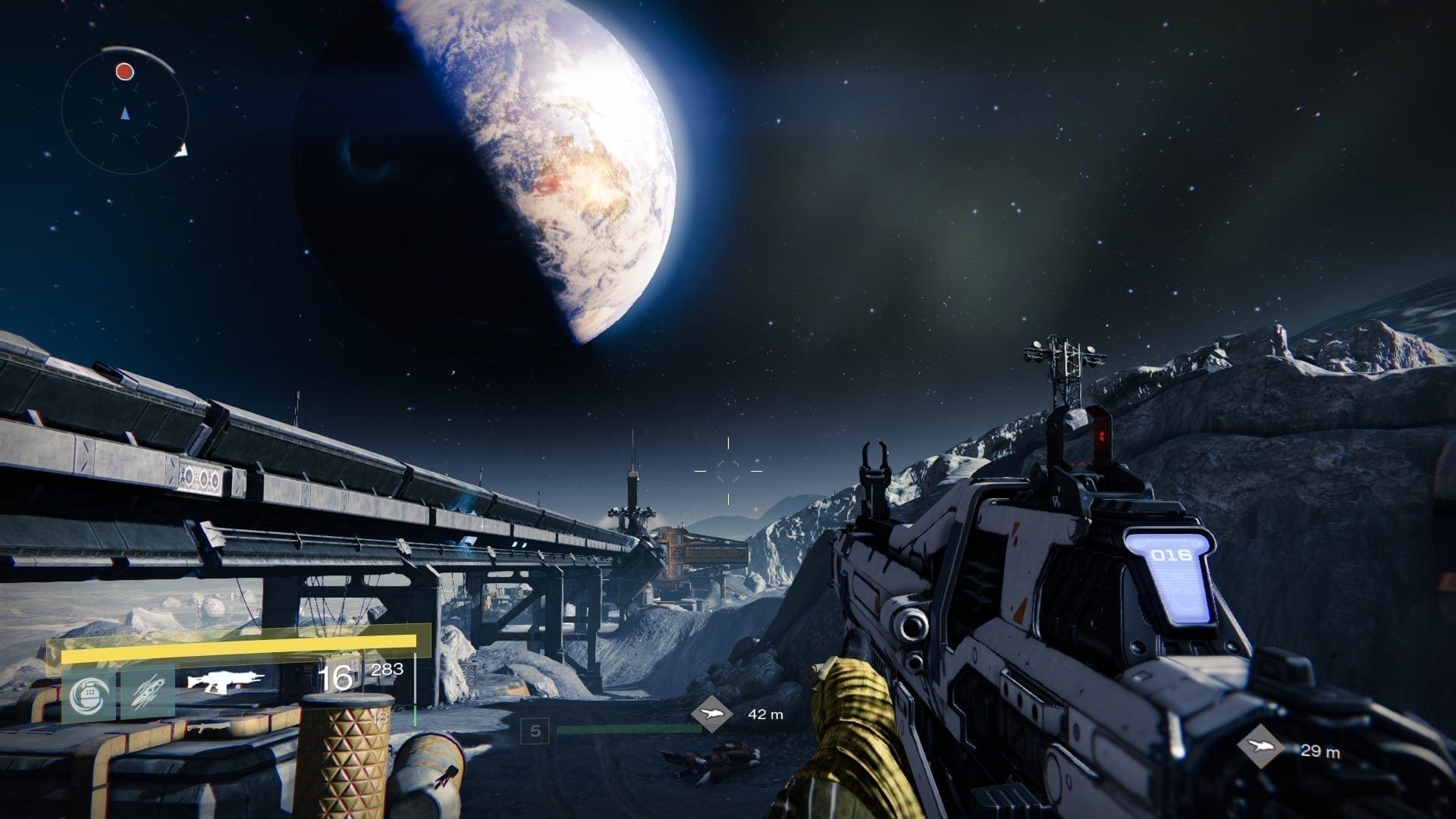Select the red enemy blip on radar

(x=124, y=72)
